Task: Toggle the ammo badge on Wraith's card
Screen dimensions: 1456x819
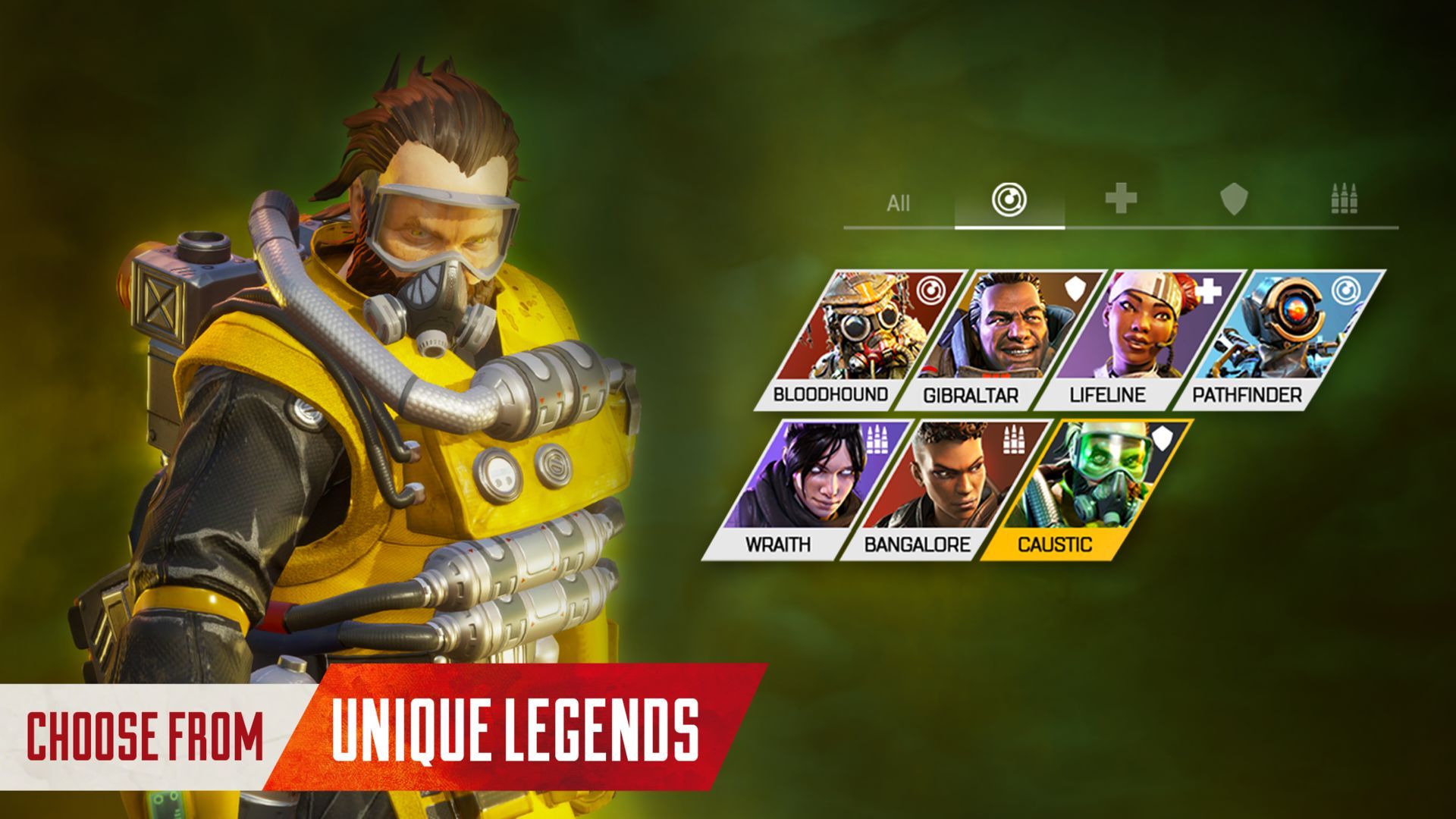Action: tap(877, 438)
